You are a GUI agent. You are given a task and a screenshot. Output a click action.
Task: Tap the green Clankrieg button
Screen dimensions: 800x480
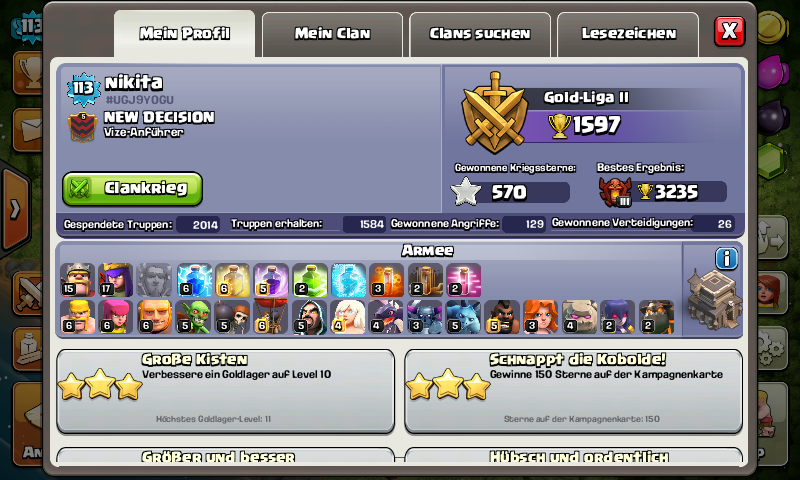132,188
